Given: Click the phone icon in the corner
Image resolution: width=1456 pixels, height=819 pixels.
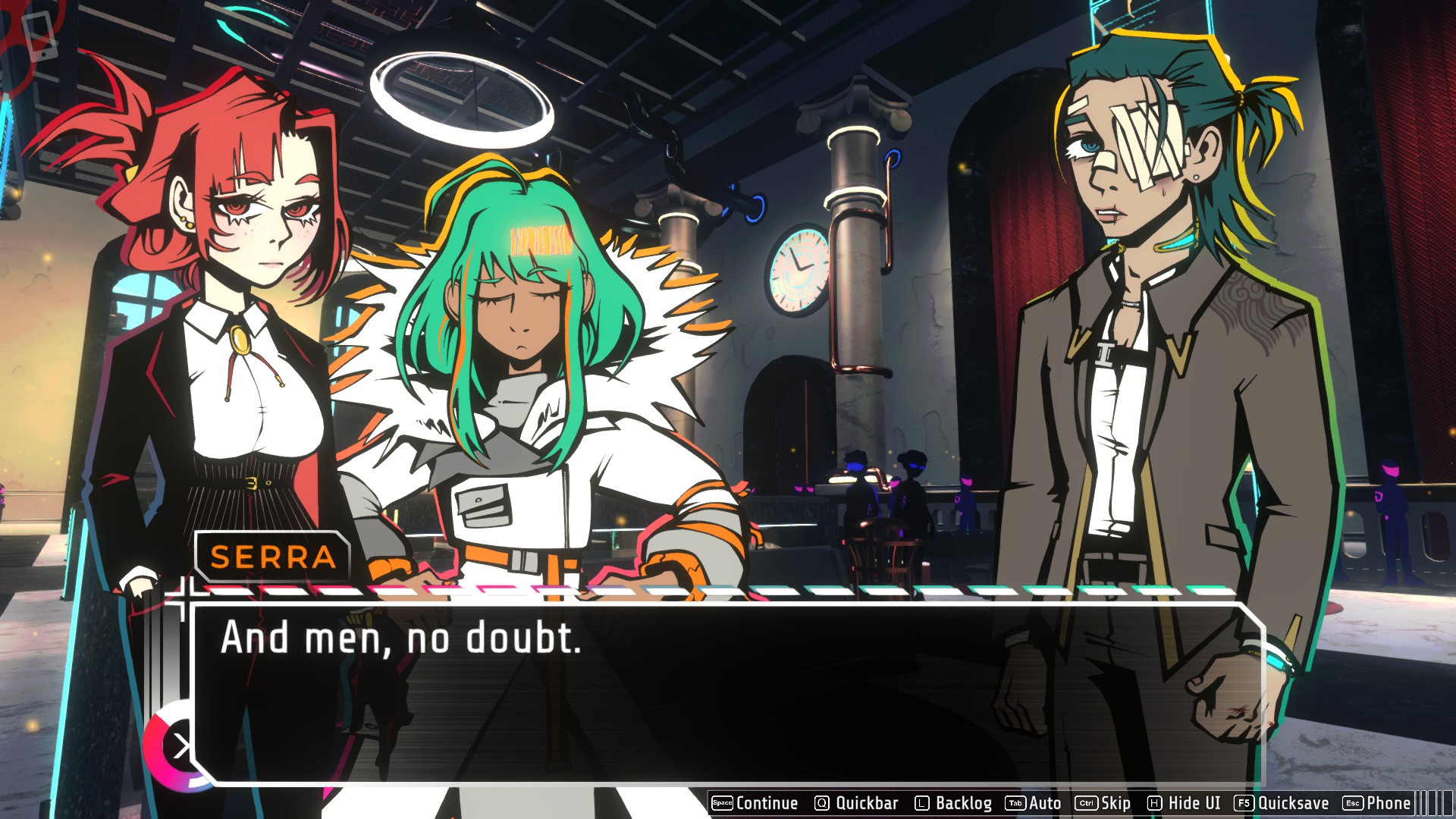Looking at the screenshot, I should click(39, 36).
